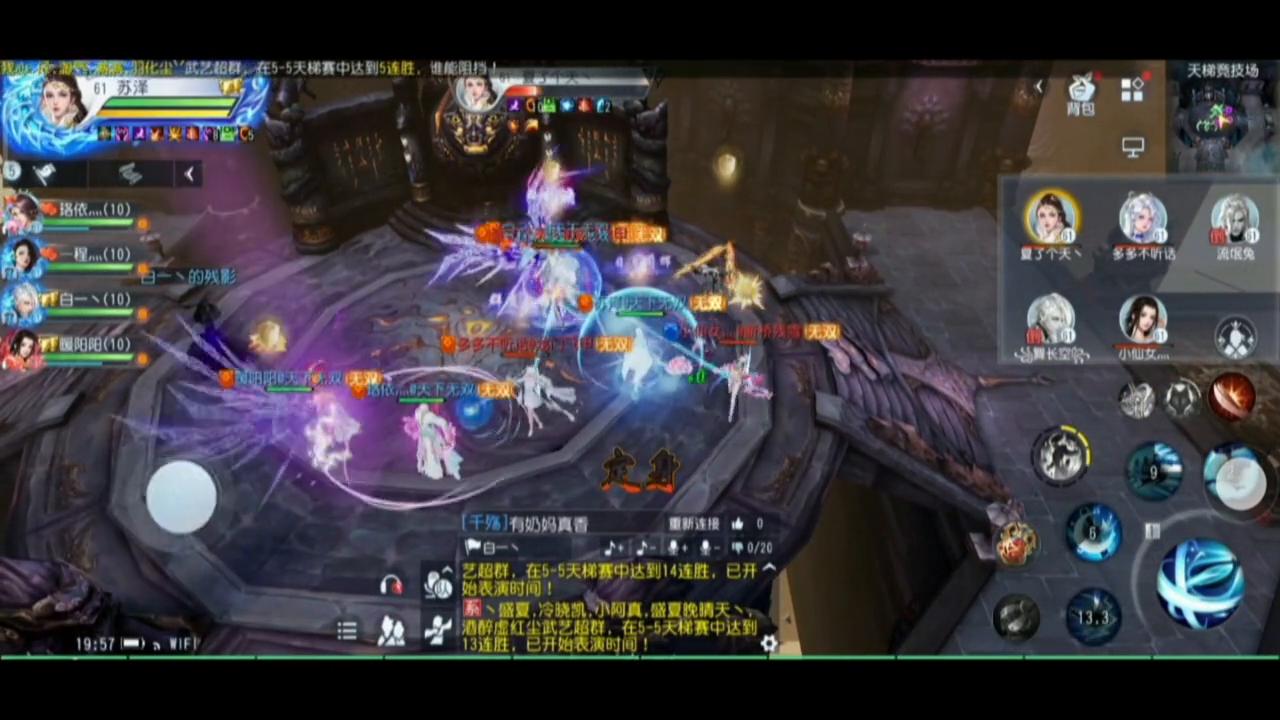Select the monitor/screen recording icon below backpack
Screen dimensions: 1280x720
click(1133, 146)
